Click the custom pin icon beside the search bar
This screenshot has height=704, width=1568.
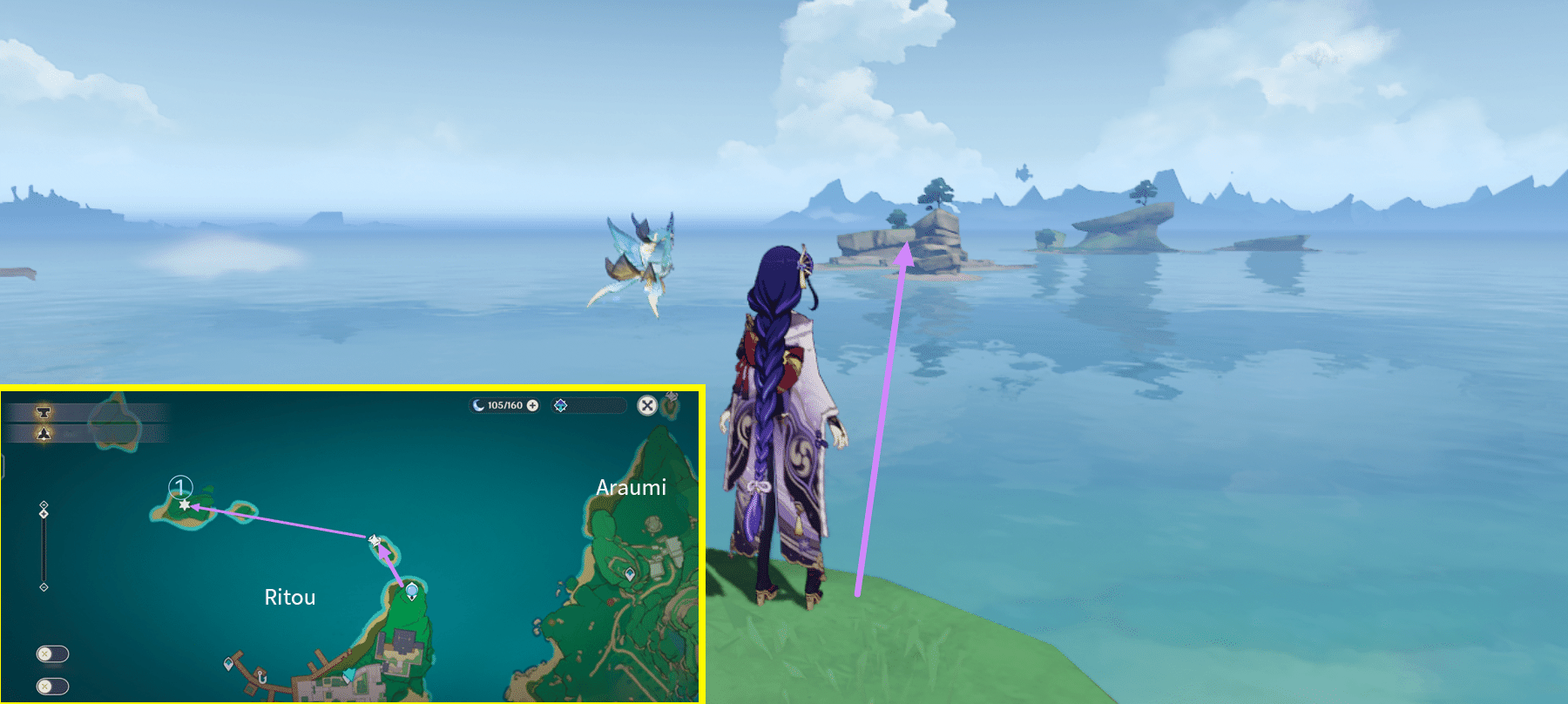point(561,405)
